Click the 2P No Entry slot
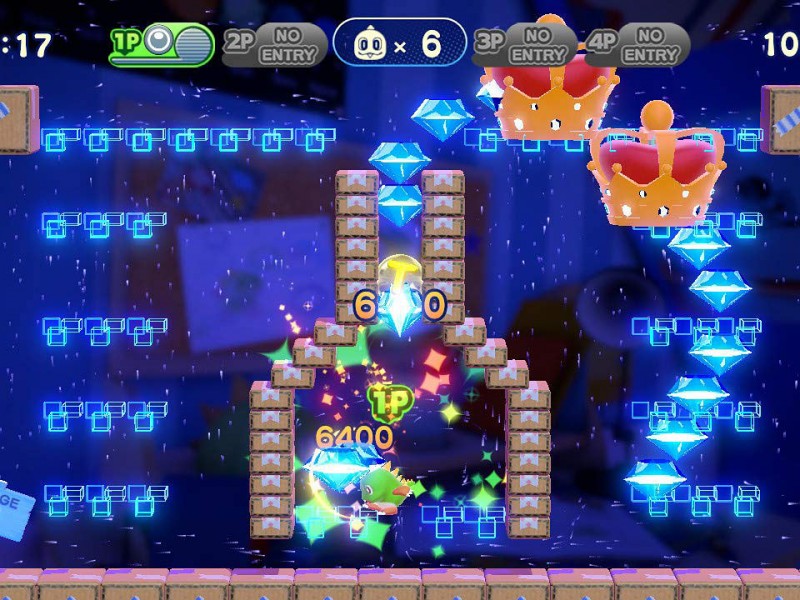800x600 pixels. [274, 45]
